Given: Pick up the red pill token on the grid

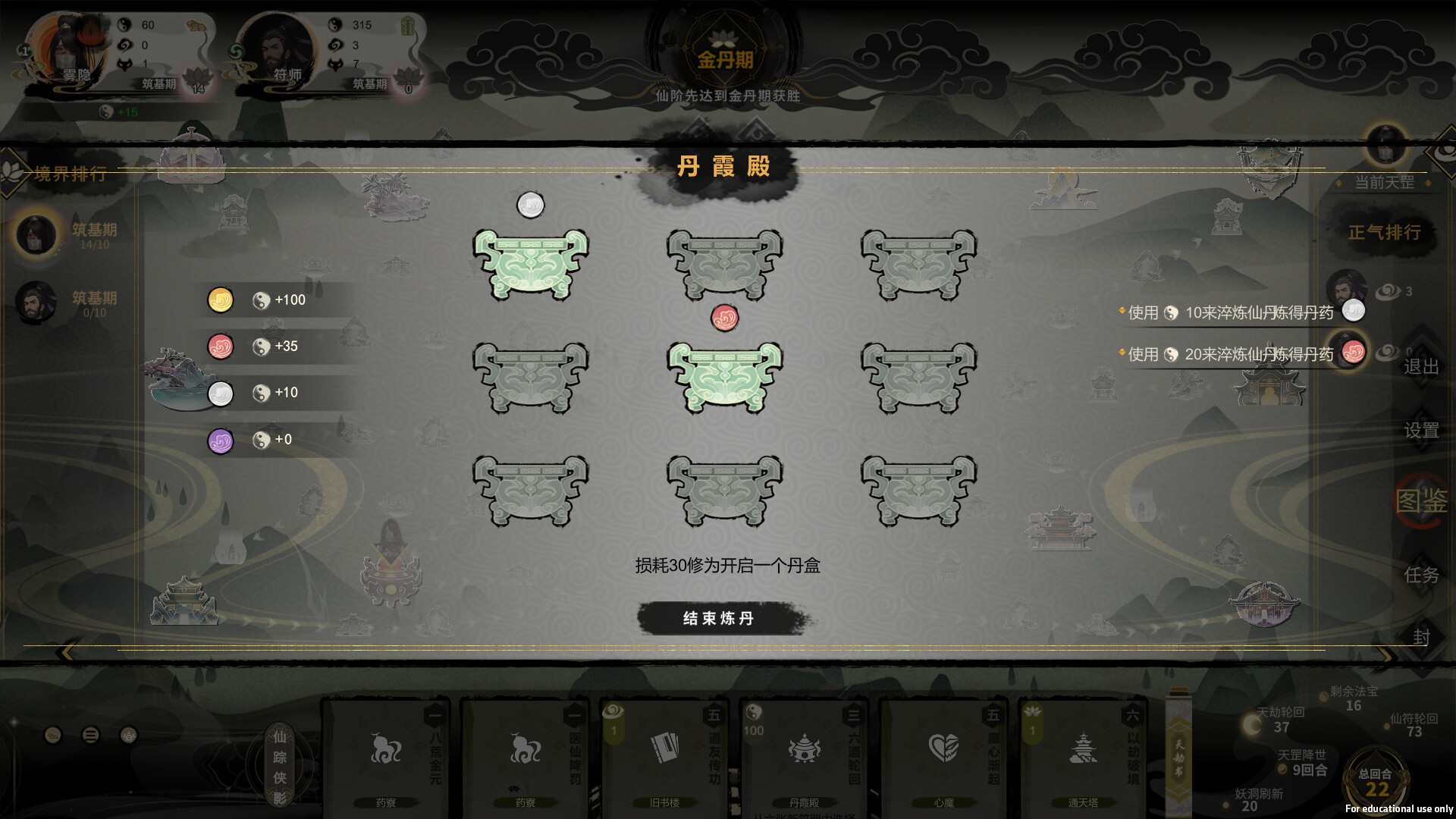Looking at the screenshot, I should point(725,318).
